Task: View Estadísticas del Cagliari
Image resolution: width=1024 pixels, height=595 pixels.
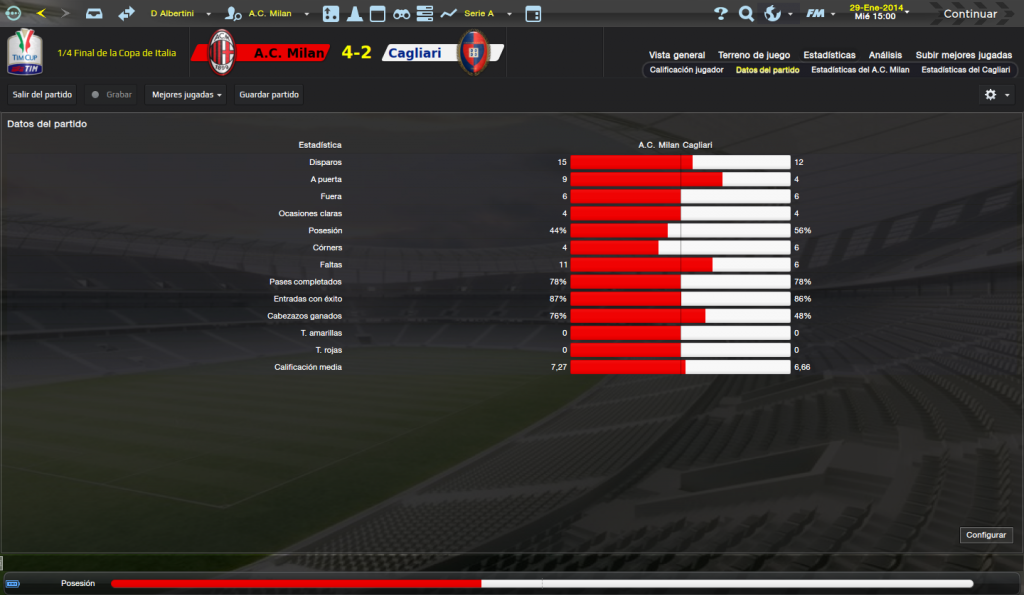Action: coord(965,70)
